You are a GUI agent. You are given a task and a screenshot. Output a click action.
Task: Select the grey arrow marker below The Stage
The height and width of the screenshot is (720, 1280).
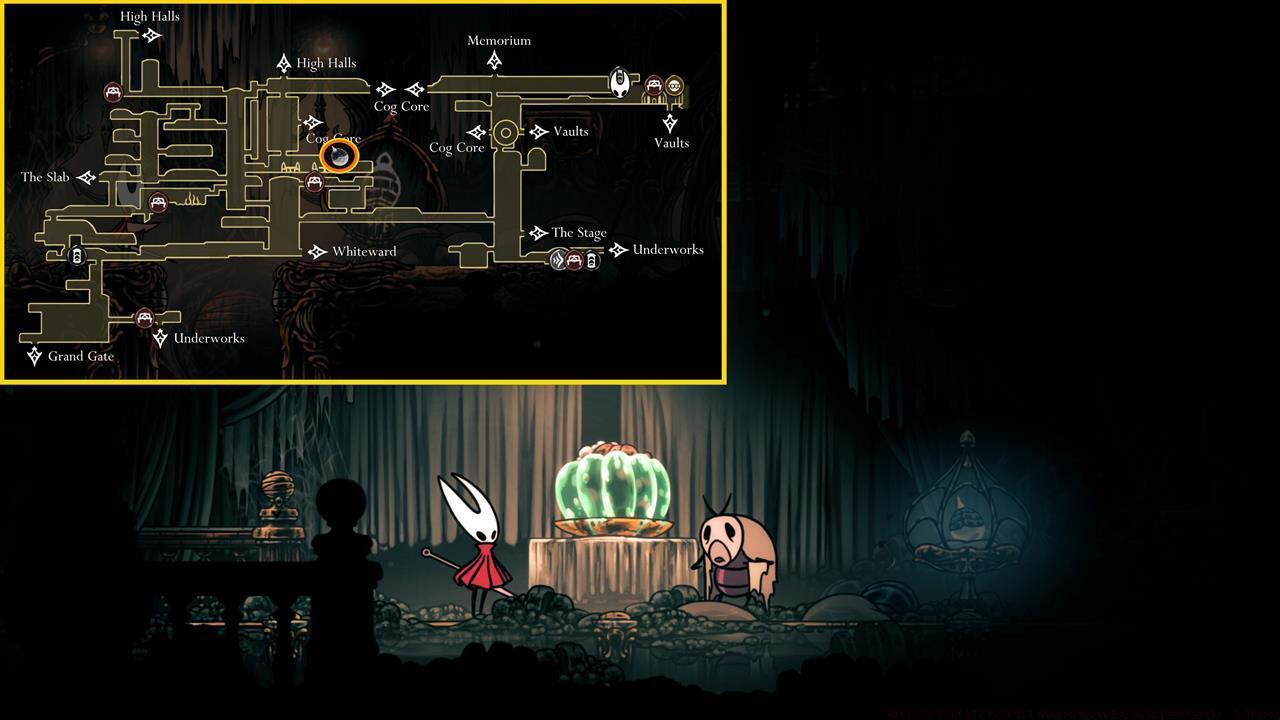tap(558, 261)
